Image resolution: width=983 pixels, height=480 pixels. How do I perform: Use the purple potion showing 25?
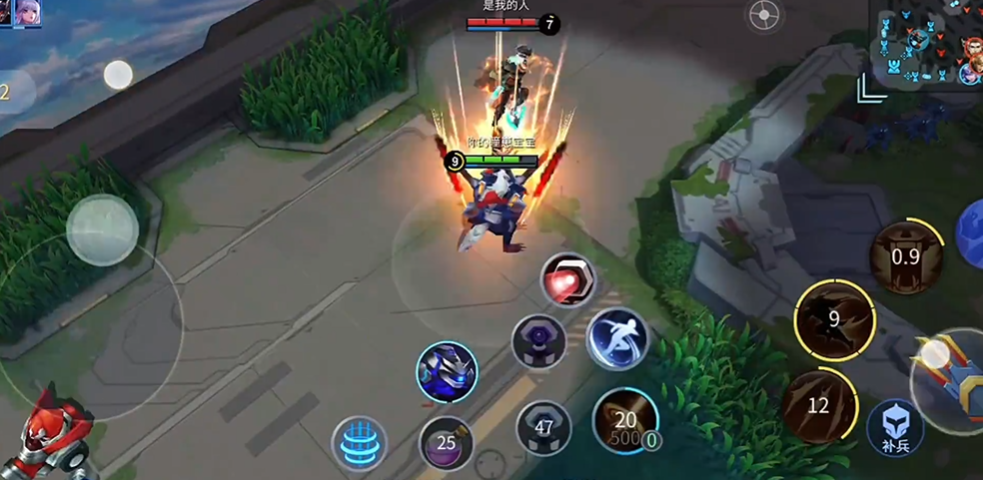click(446, 442)
